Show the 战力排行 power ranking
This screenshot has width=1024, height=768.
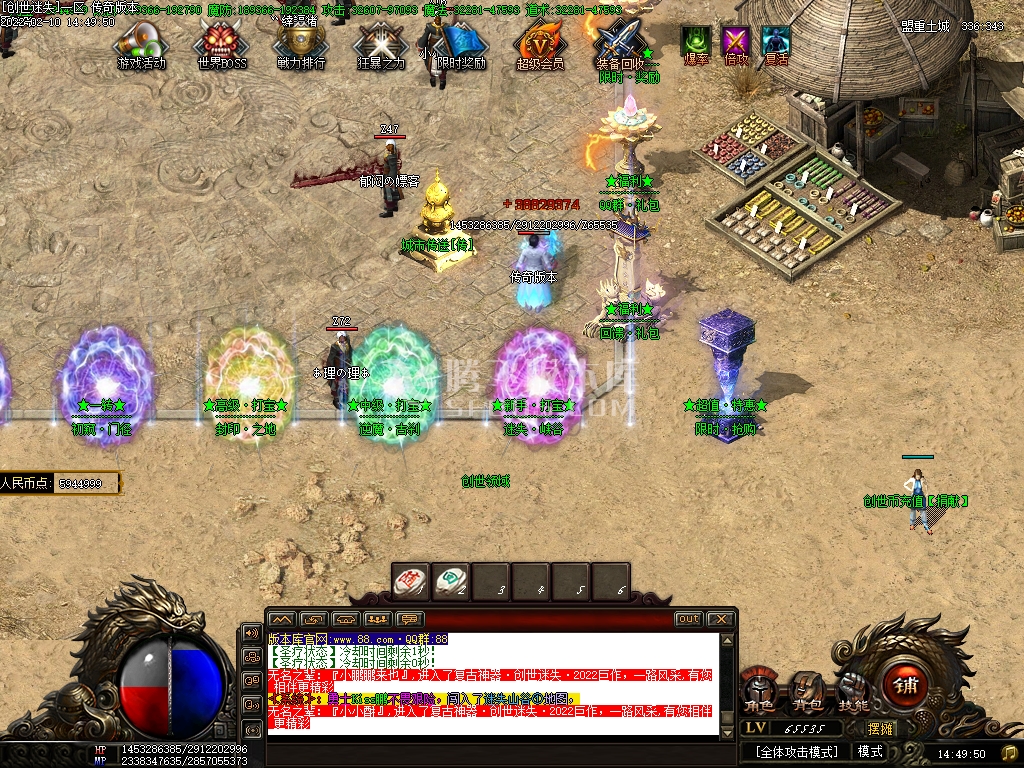(x=300, y=43)
